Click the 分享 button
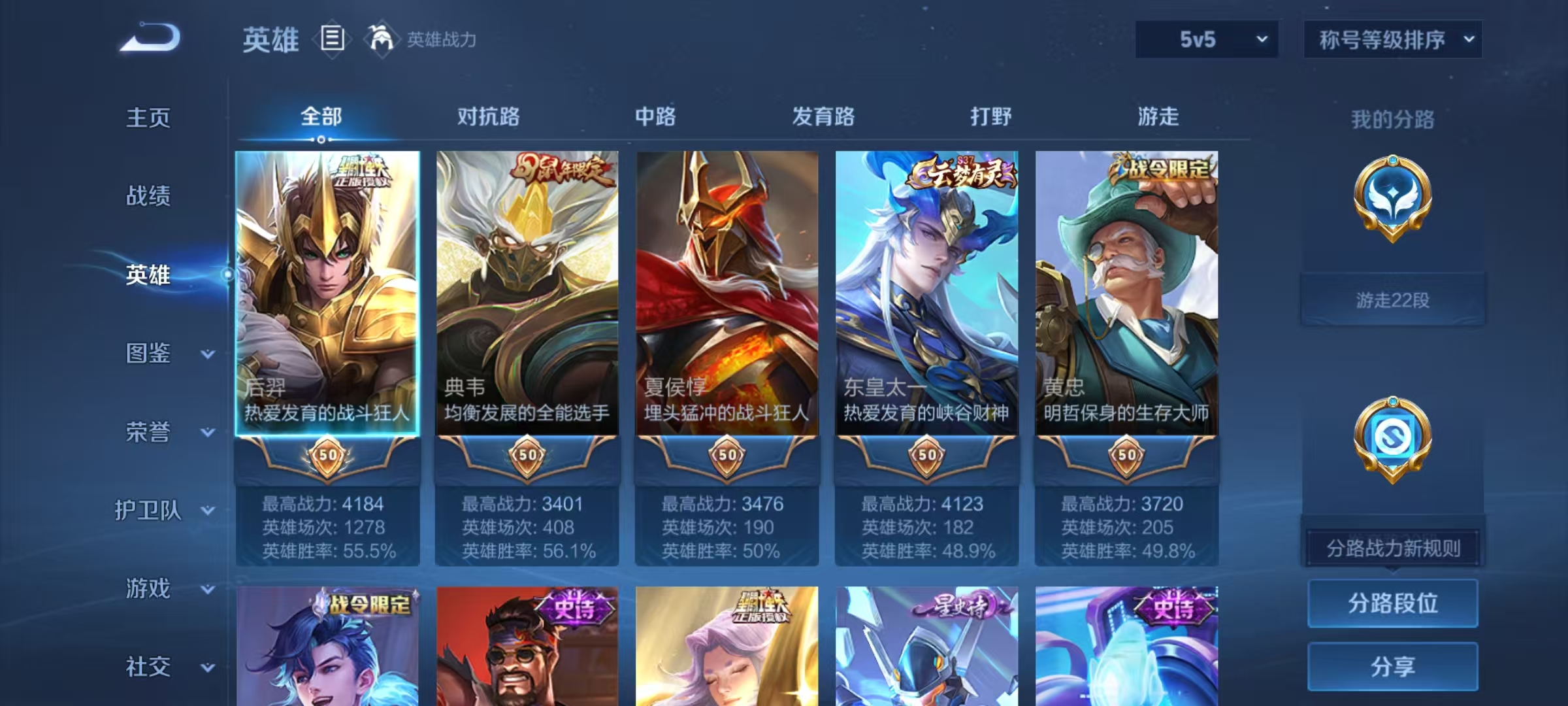This screenshot has width=1568, height=706. [1393, 667]
